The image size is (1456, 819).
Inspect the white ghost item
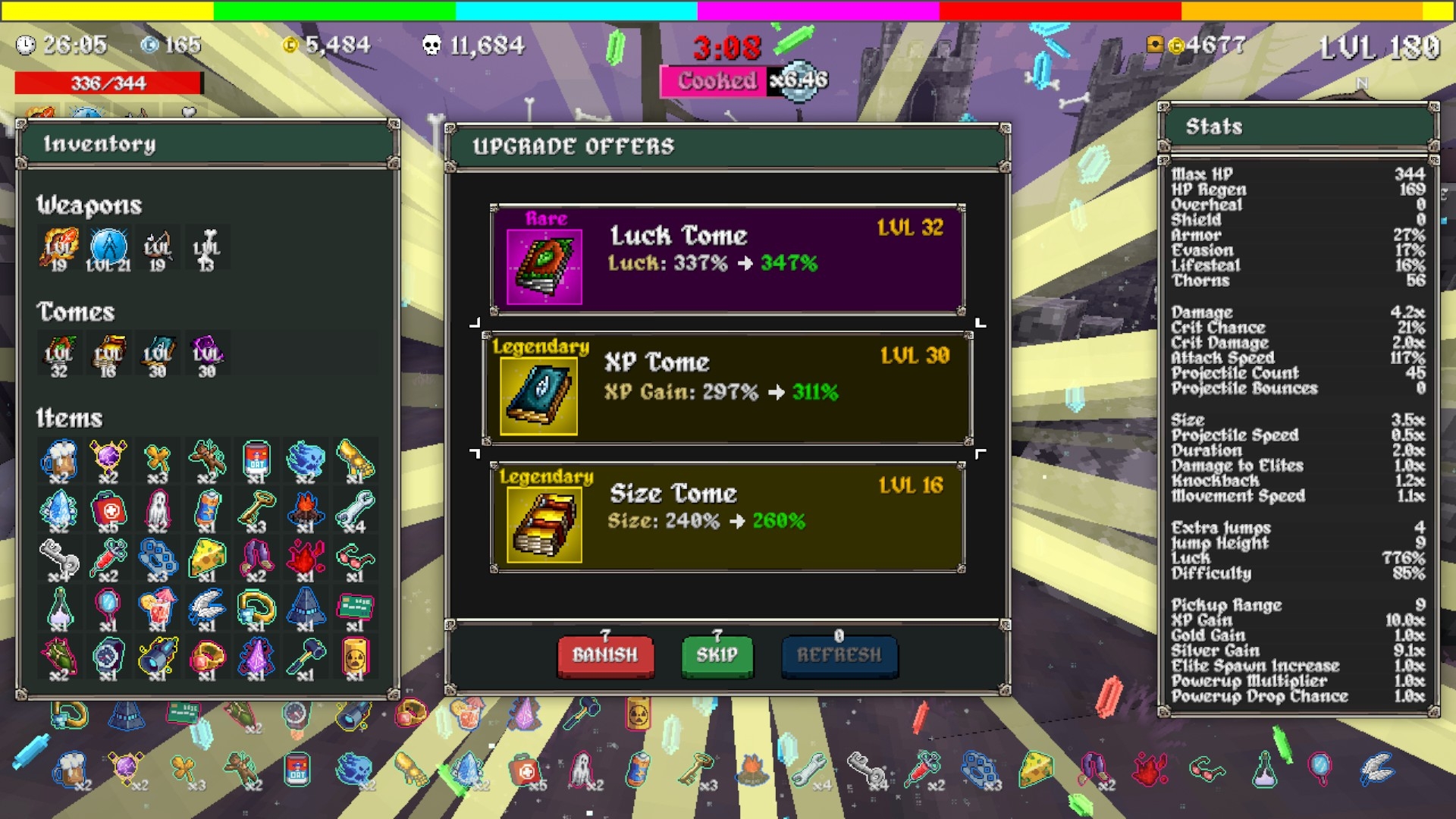pos(157,510)
